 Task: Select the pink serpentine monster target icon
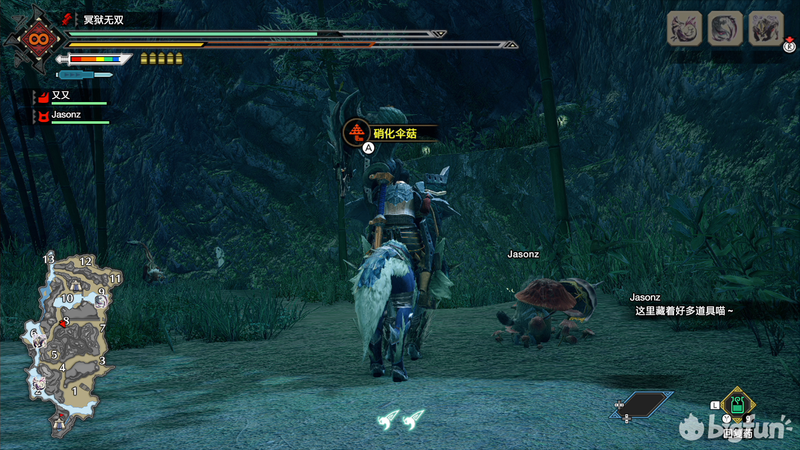[685, 28]
